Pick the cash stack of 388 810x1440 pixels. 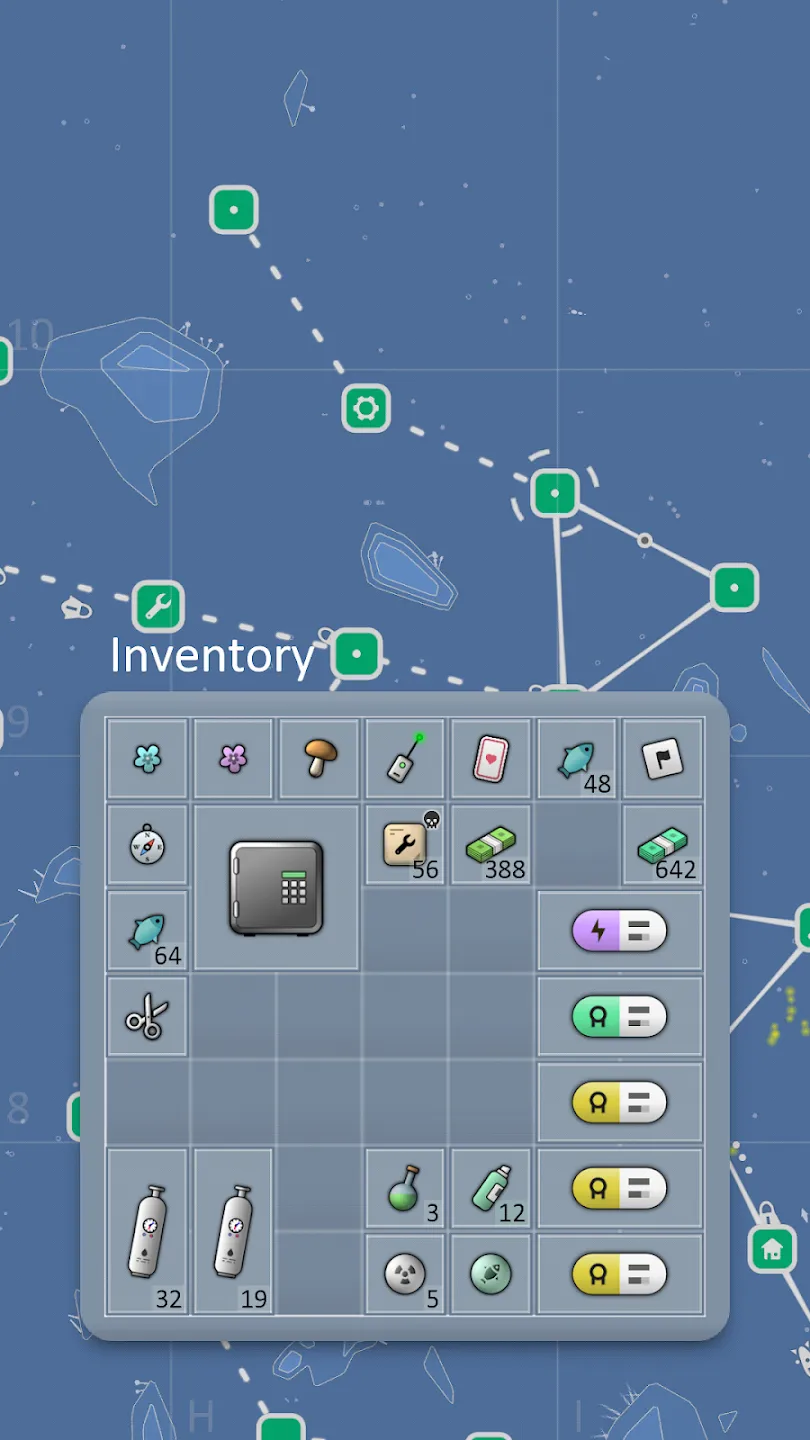491,845
